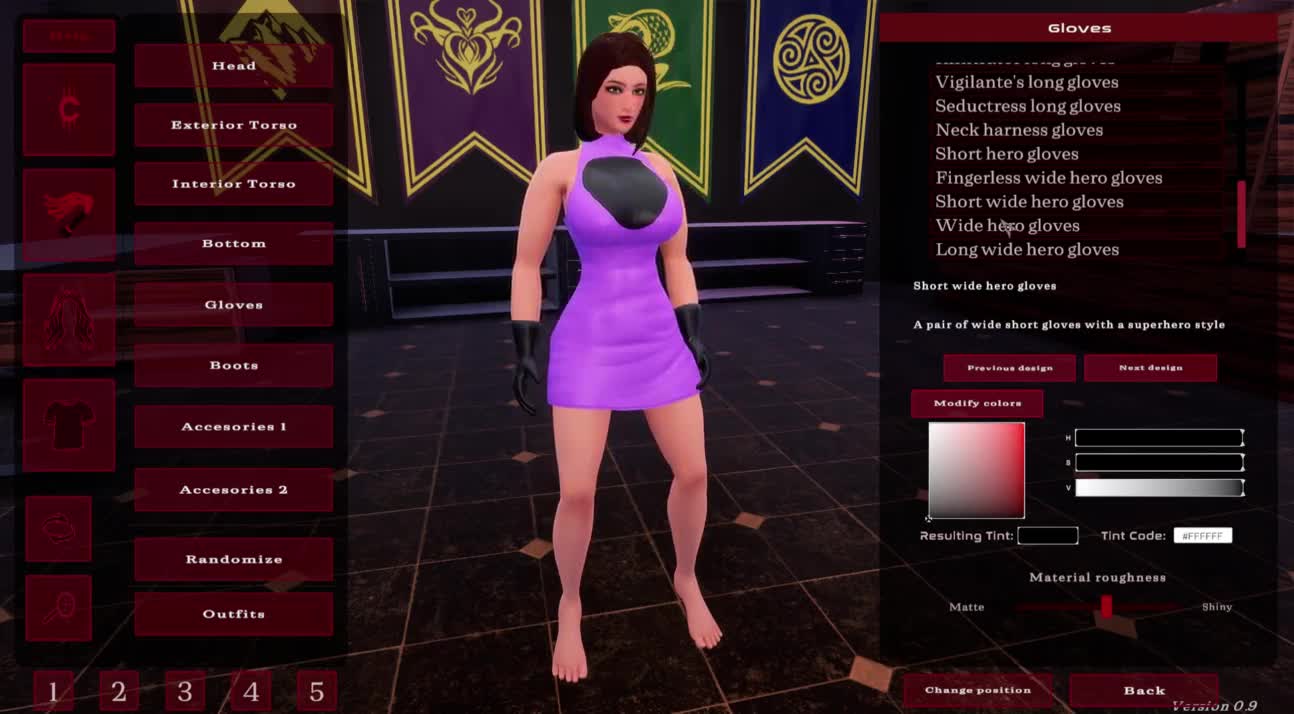The height and width of the screenshot is (714, 1294).
Task: Click the Modify colors button
Action: click(x=977, y=404)
